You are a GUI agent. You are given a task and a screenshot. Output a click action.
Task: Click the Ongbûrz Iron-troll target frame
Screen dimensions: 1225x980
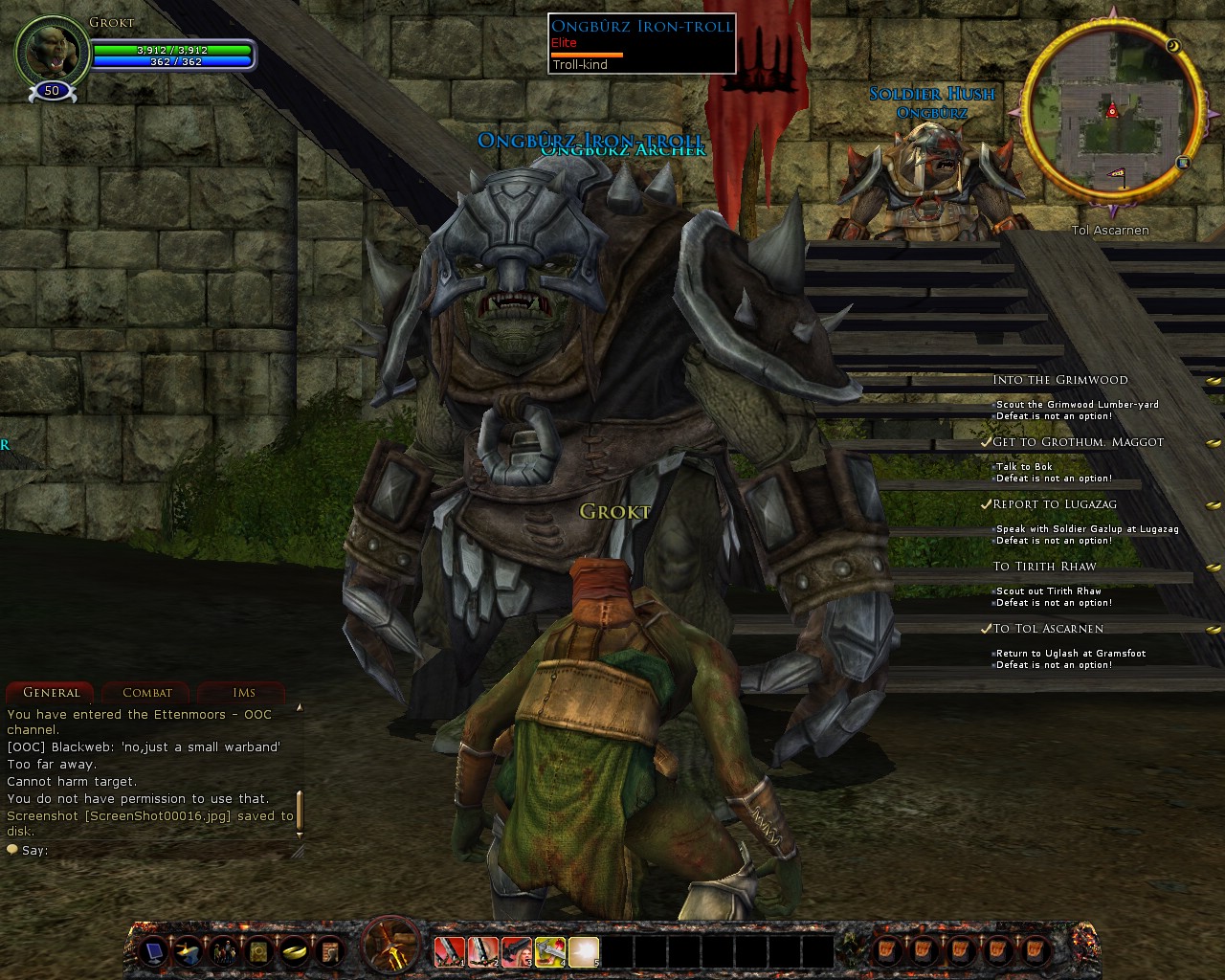tap(641, 44)
